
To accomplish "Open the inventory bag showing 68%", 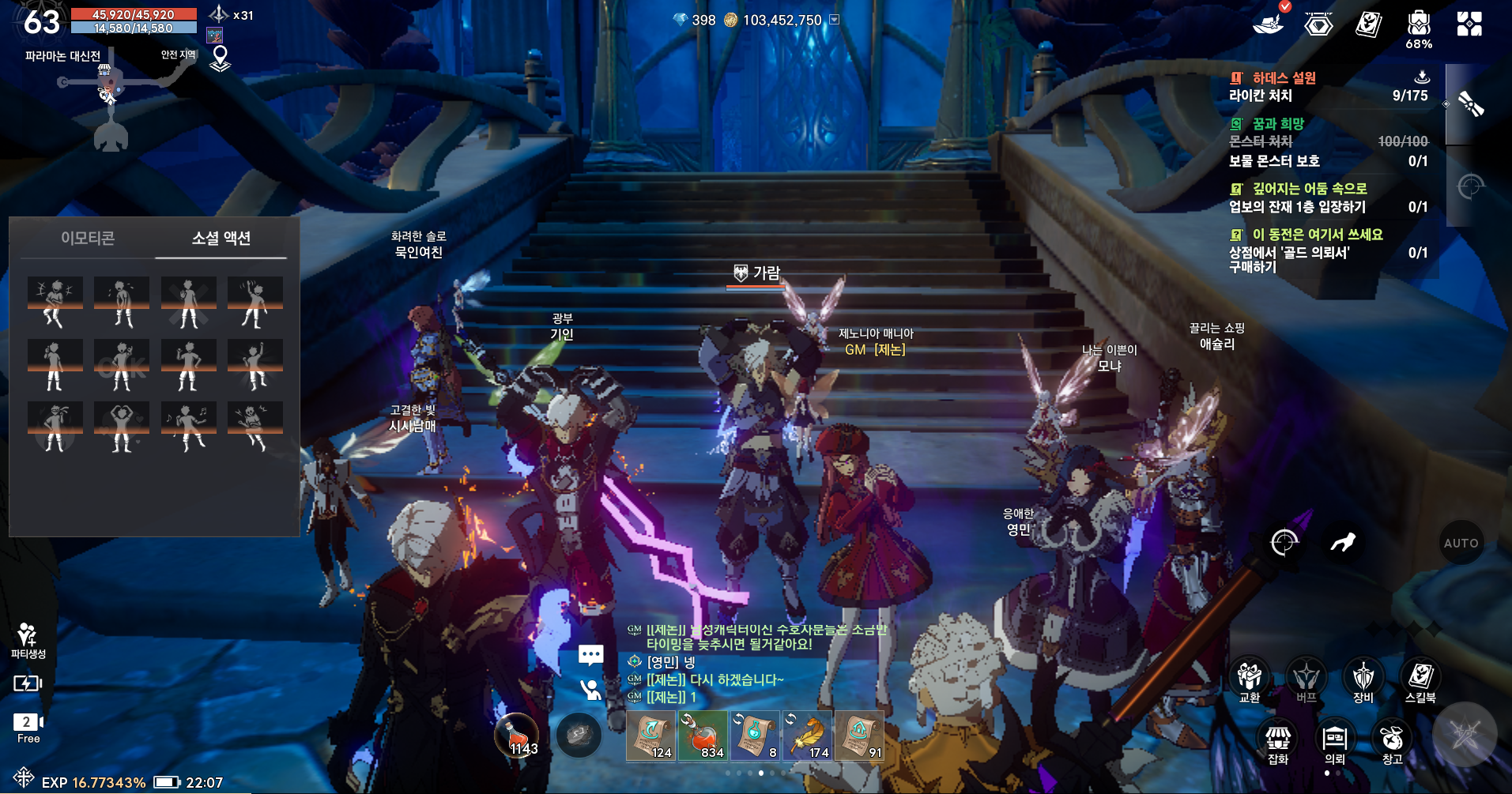I will pos(1419,28).
